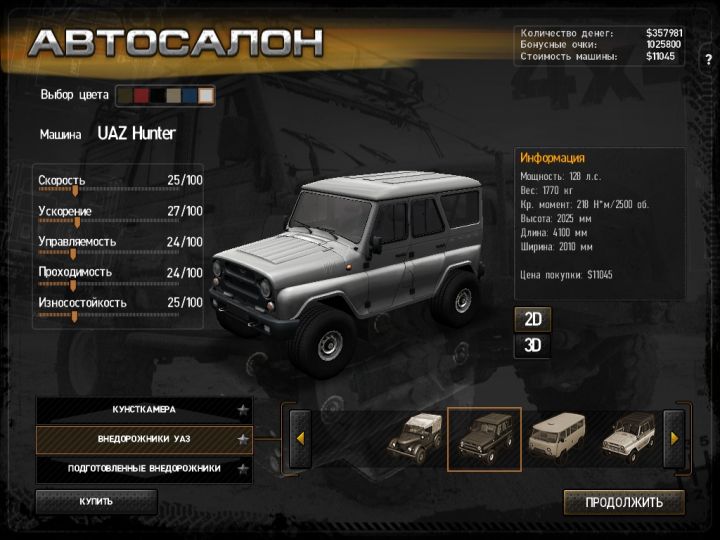The height and width of the screenshot is (540, 720).
Task: Open help with the question mark button
Action: pyautogui.click(x=708, y=59)
